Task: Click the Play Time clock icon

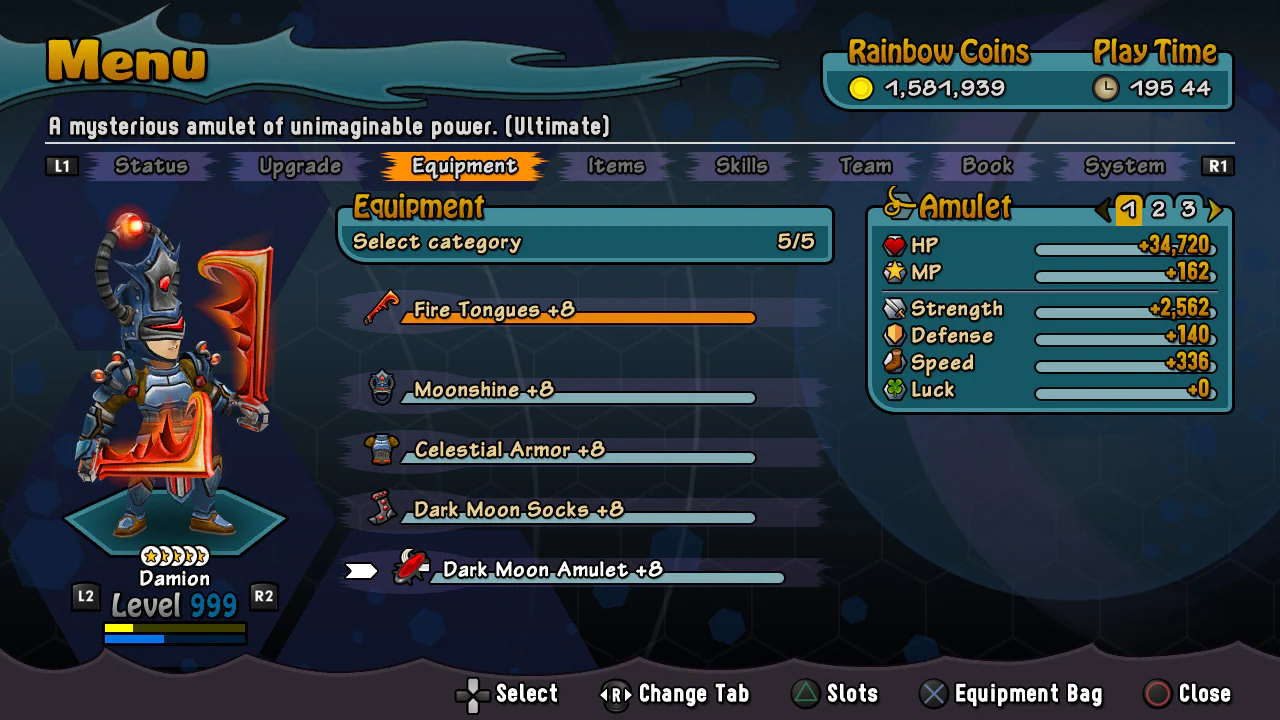Action: [1106, 88]
